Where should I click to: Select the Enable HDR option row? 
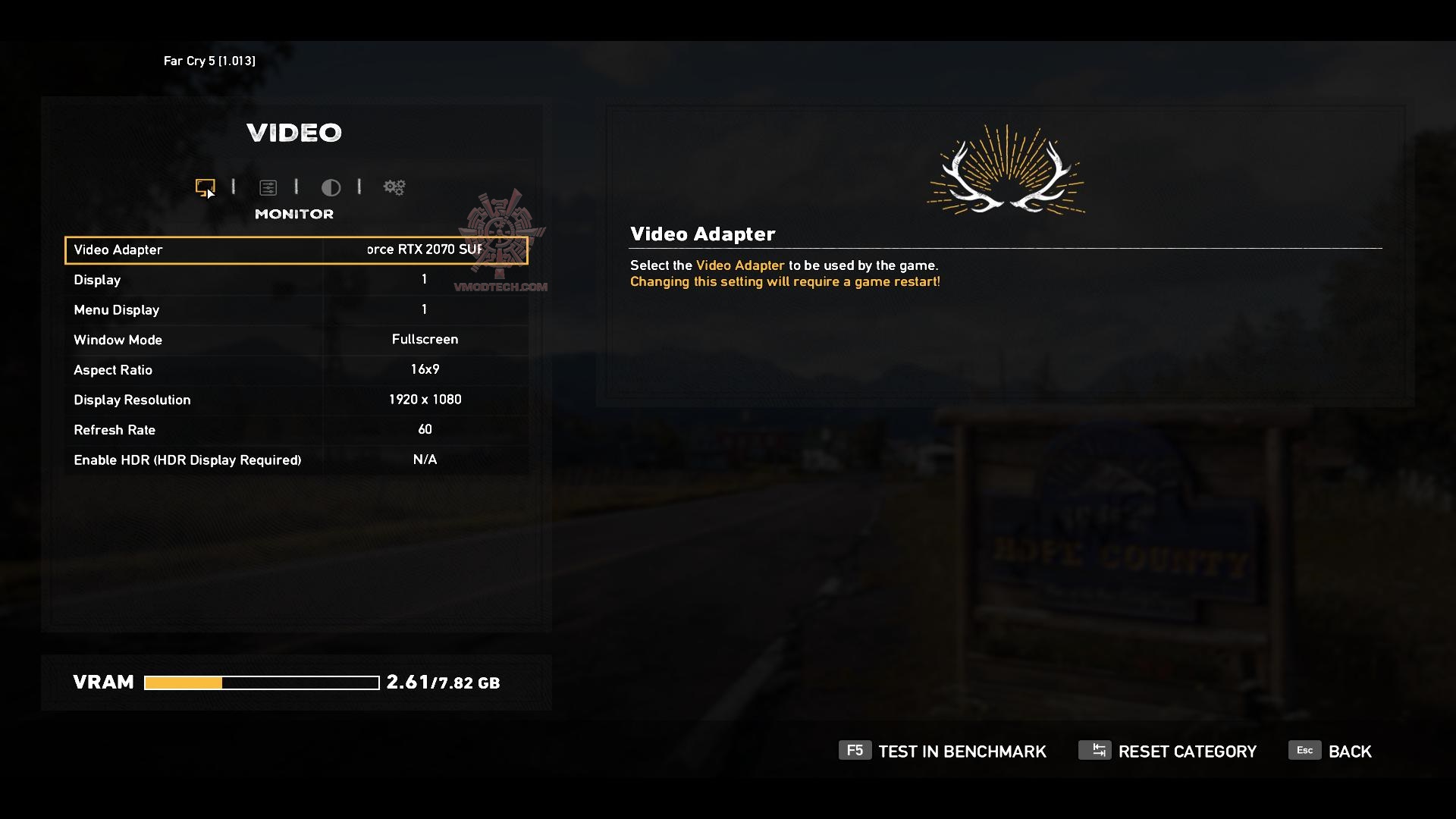pyautogui.click(x=296, y=460)
